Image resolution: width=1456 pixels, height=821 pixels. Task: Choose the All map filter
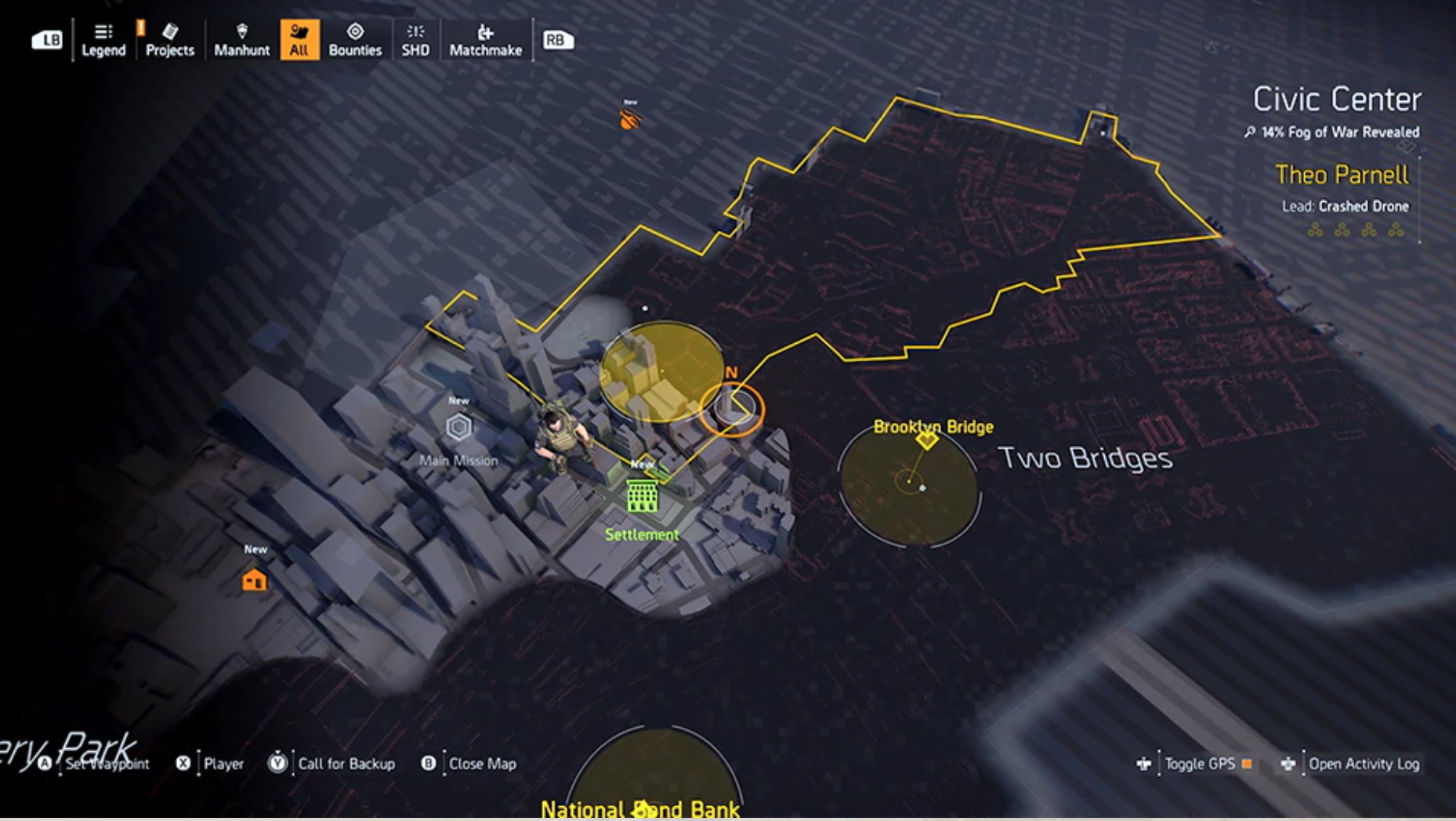(x=299, y=40)
